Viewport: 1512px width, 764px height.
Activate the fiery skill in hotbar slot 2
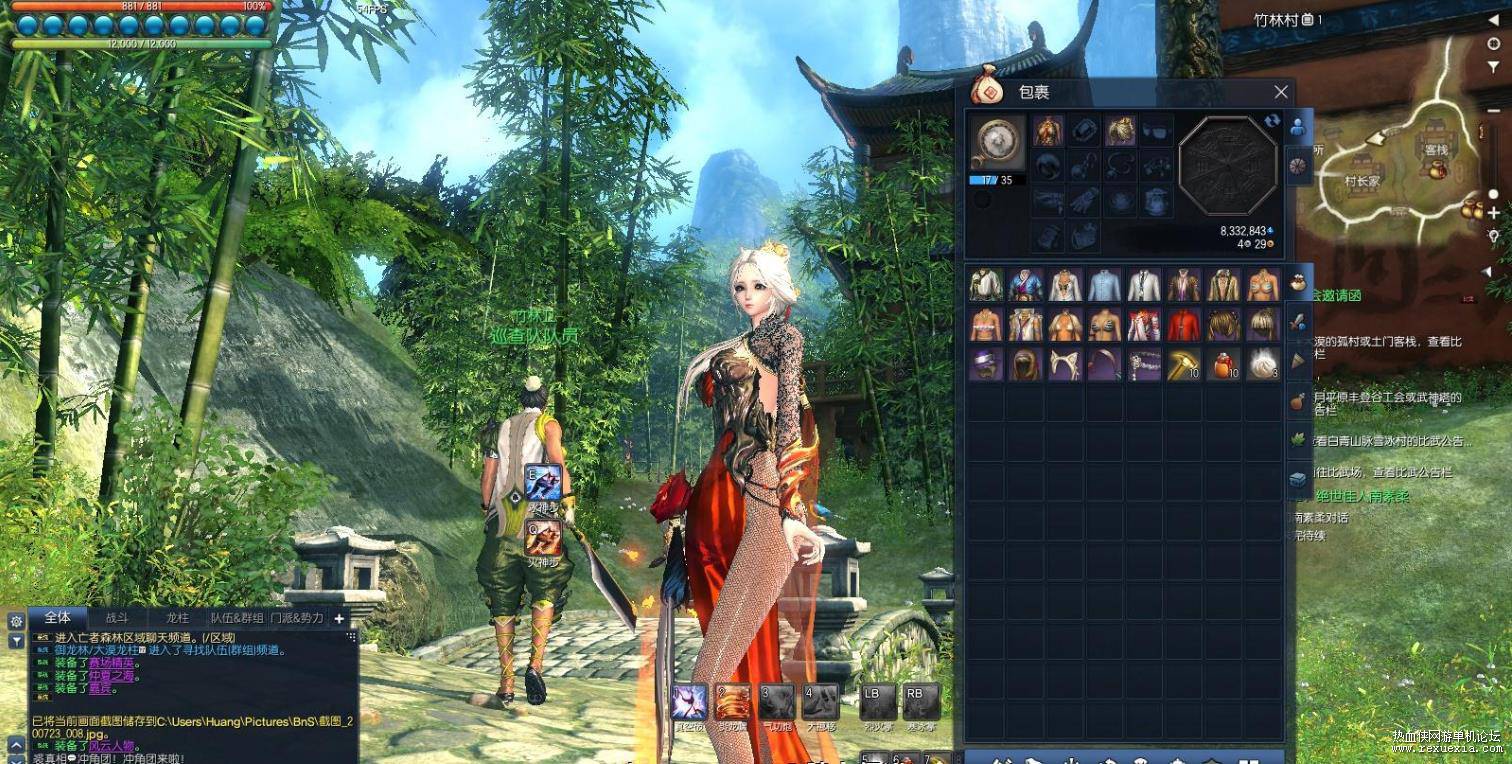coord(731,702)
